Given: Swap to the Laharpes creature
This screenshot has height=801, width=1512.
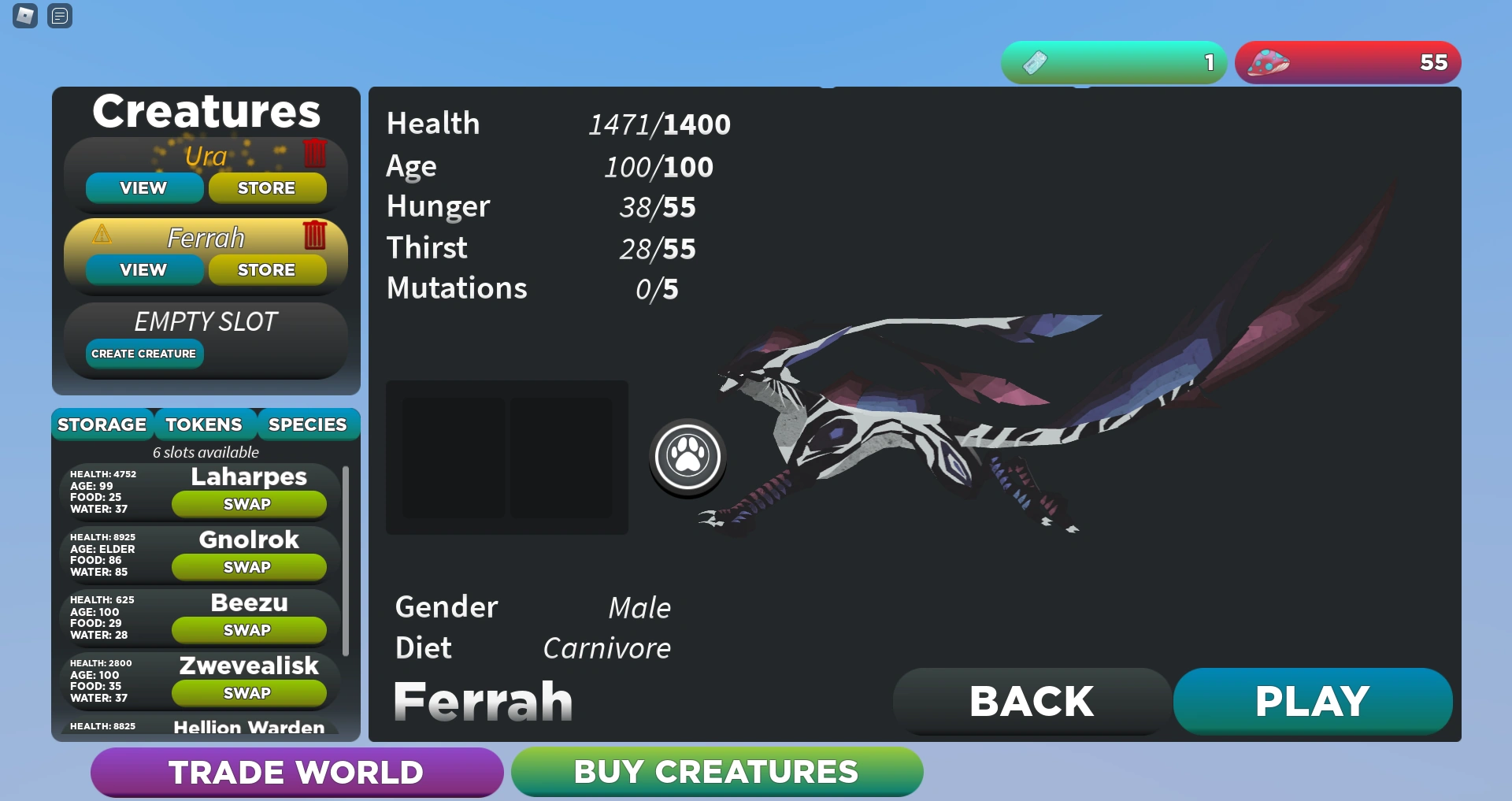Looking at the screenshot, I should [249, 503].
